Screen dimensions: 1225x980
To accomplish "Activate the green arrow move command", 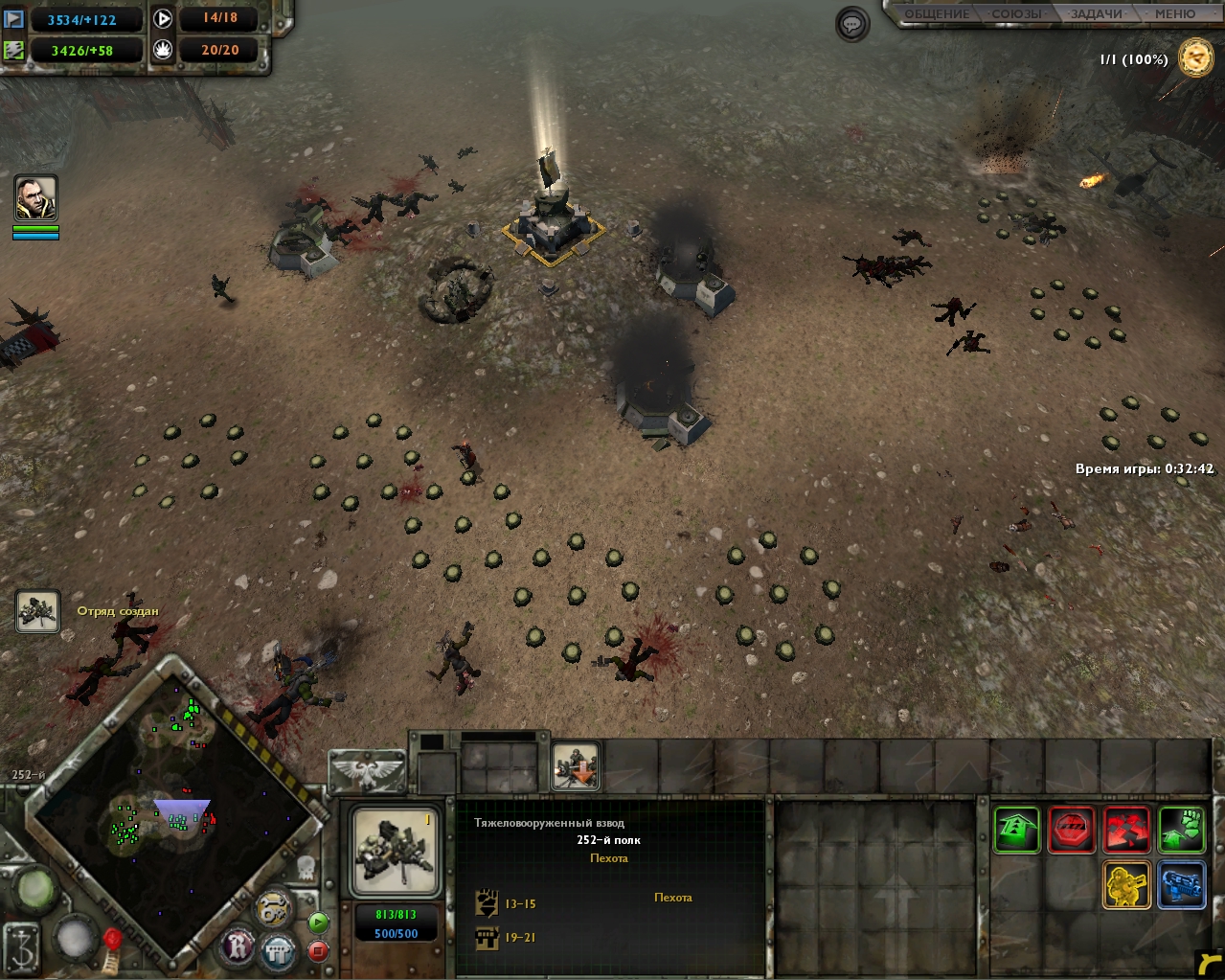I will (x=1017, y=829).
